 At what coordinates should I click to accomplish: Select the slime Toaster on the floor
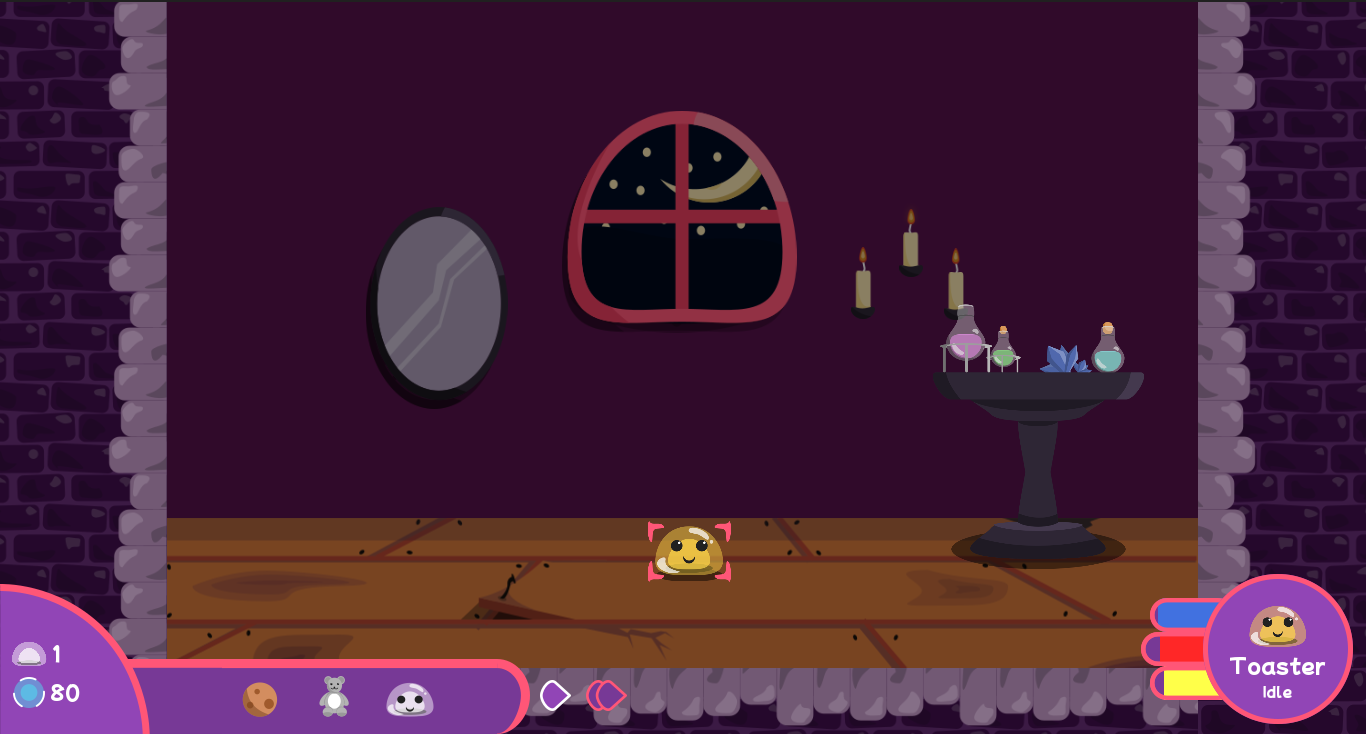[x=688, y=551]
